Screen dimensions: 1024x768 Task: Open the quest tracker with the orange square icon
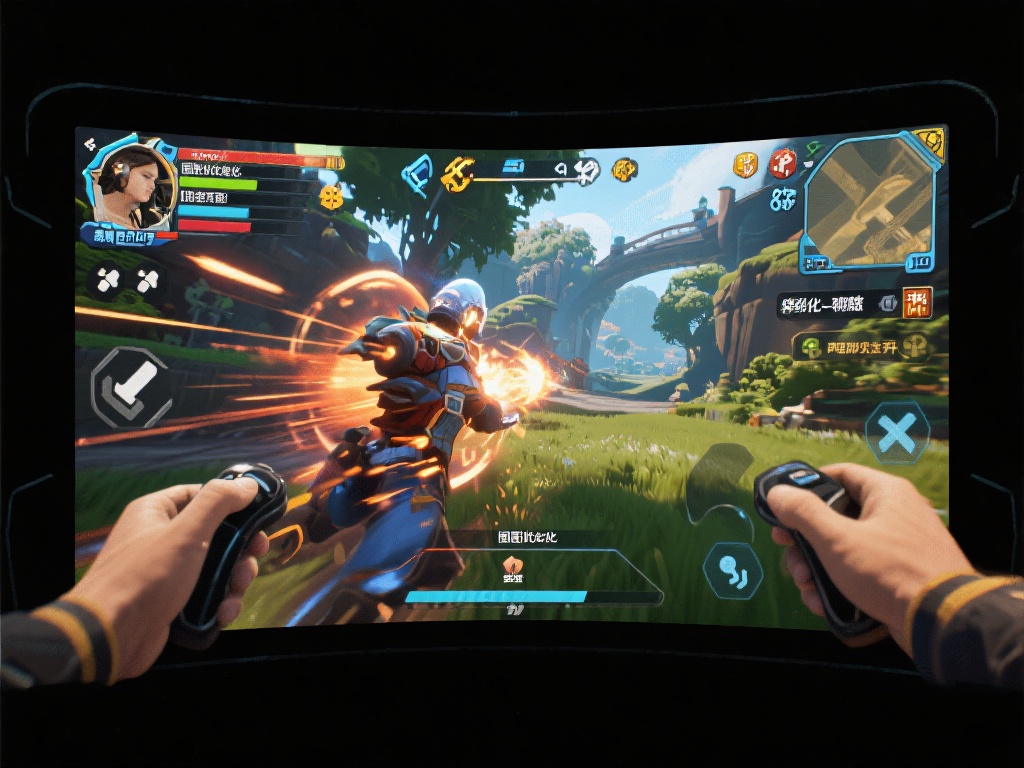[x=916, y=303]
